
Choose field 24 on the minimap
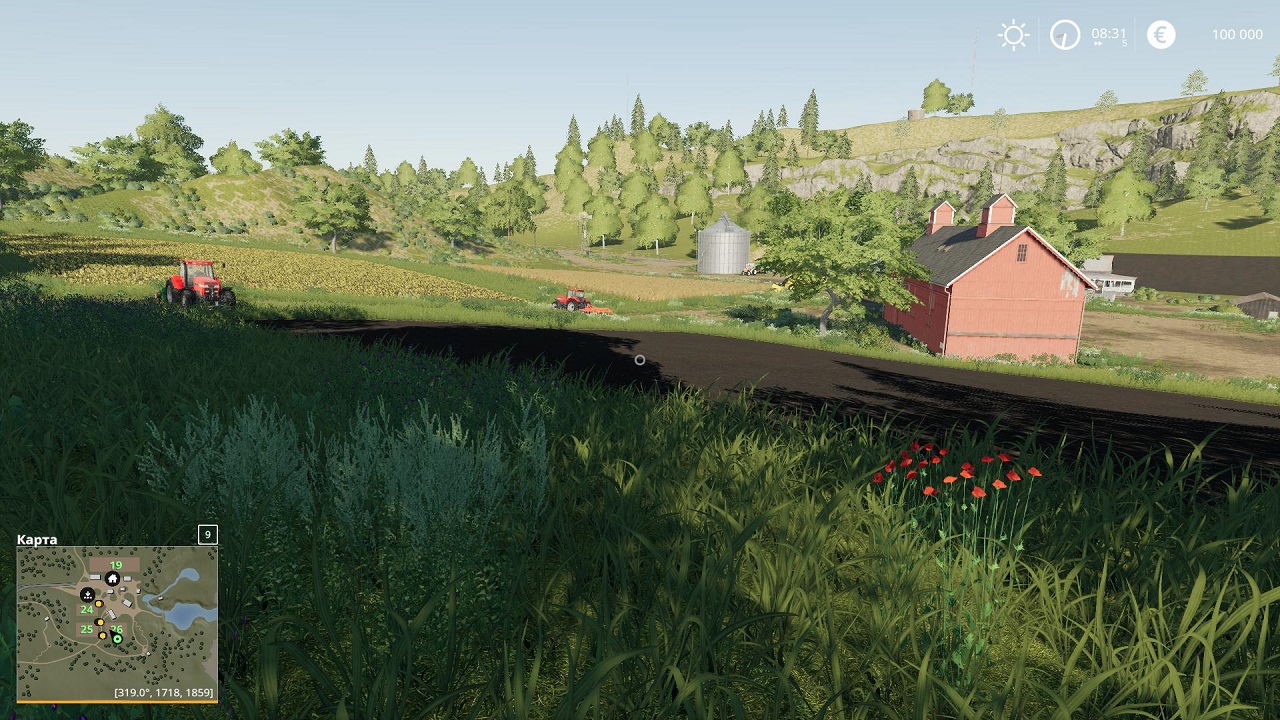point(87,609)
